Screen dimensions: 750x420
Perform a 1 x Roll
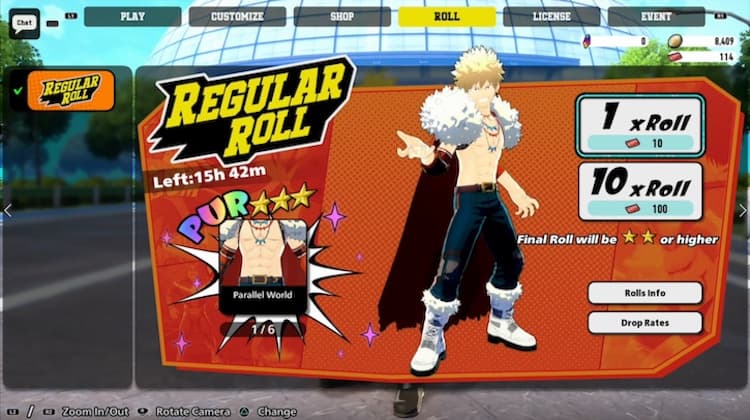640,126
